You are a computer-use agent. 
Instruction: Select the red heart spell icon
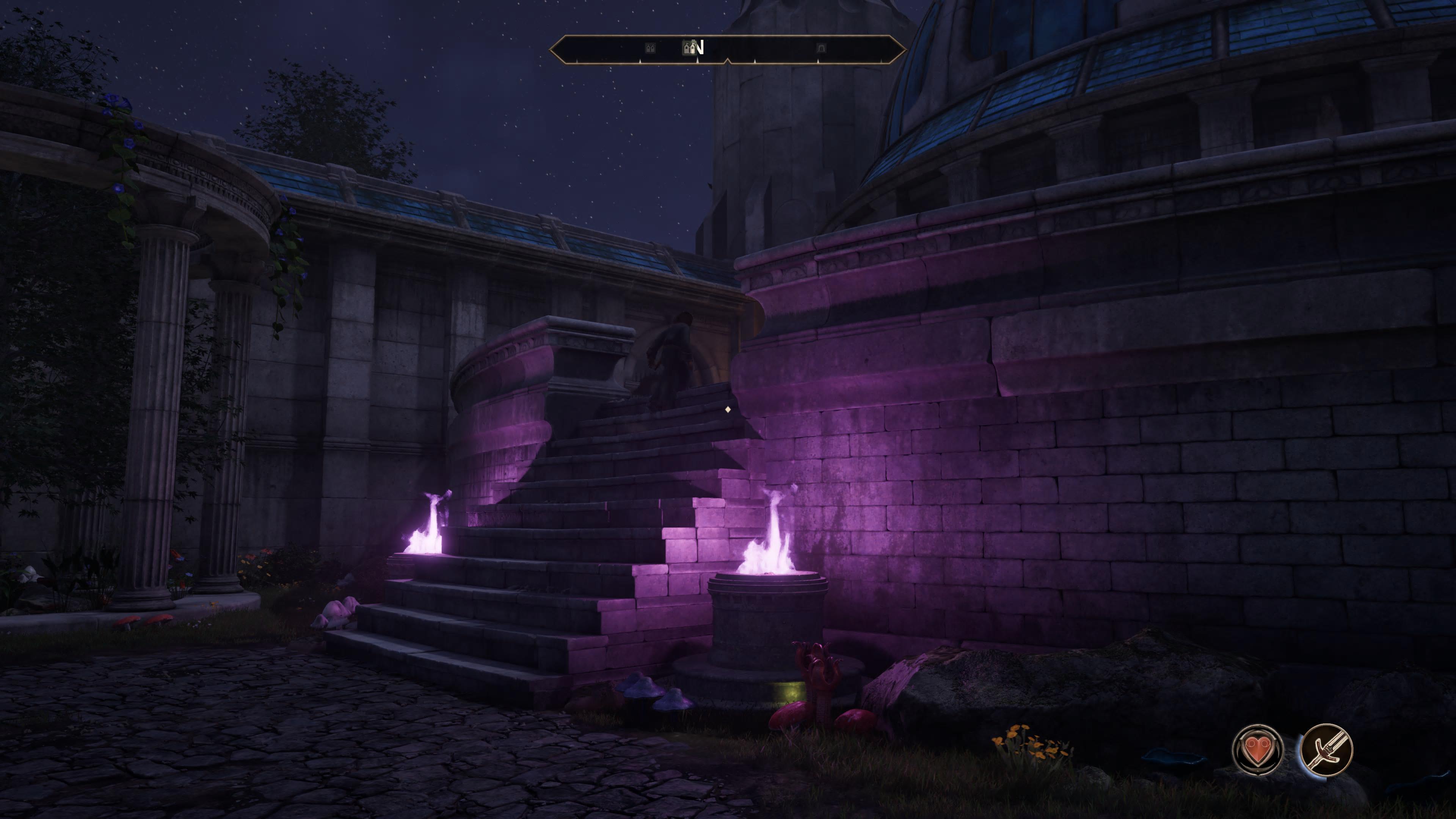1257,750
